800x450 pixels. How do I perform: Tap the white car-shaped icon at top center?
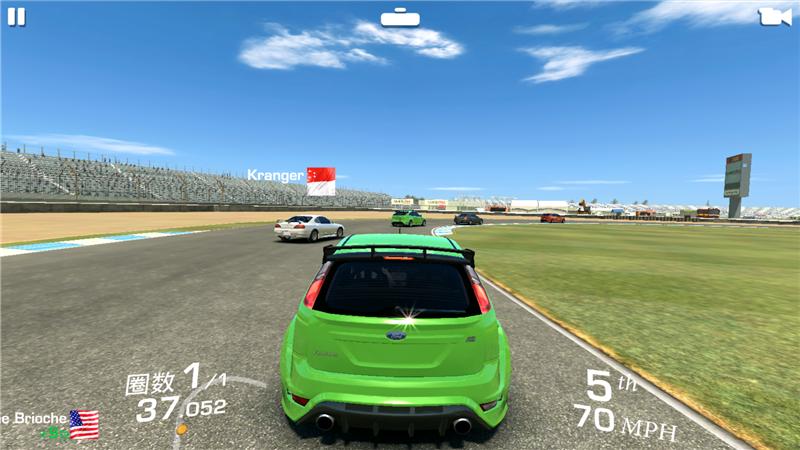pyautogui.click(x=400, y=17)
